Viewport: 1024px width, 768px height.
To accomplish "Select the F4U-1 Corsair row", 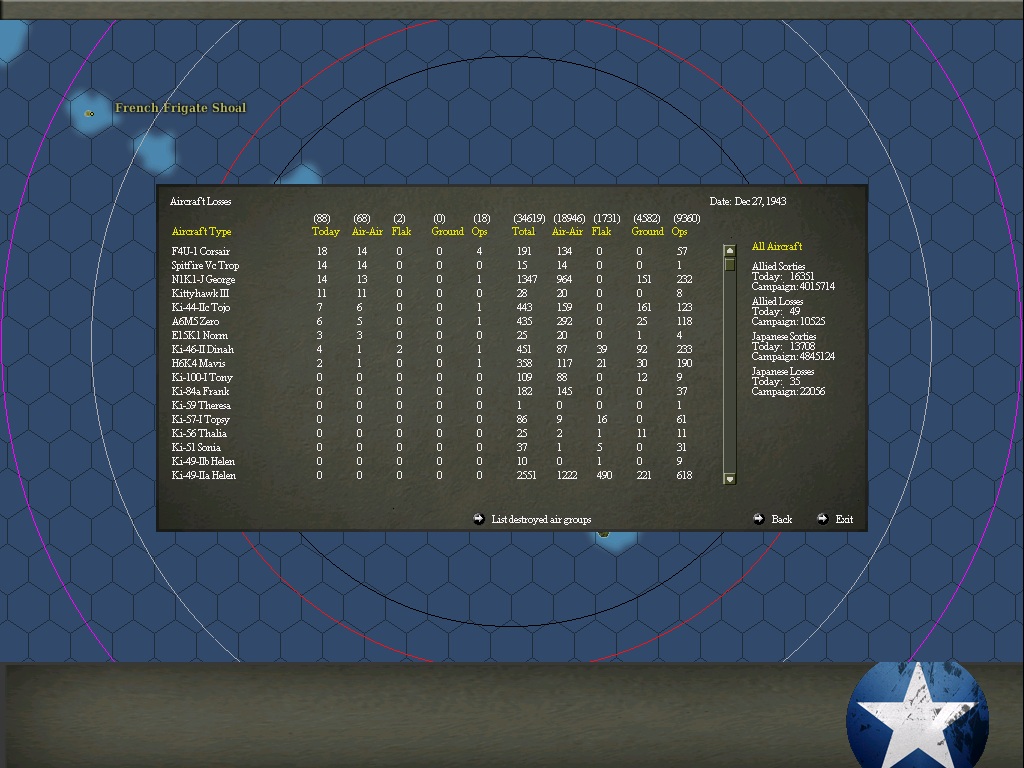I will pos(201,252).
